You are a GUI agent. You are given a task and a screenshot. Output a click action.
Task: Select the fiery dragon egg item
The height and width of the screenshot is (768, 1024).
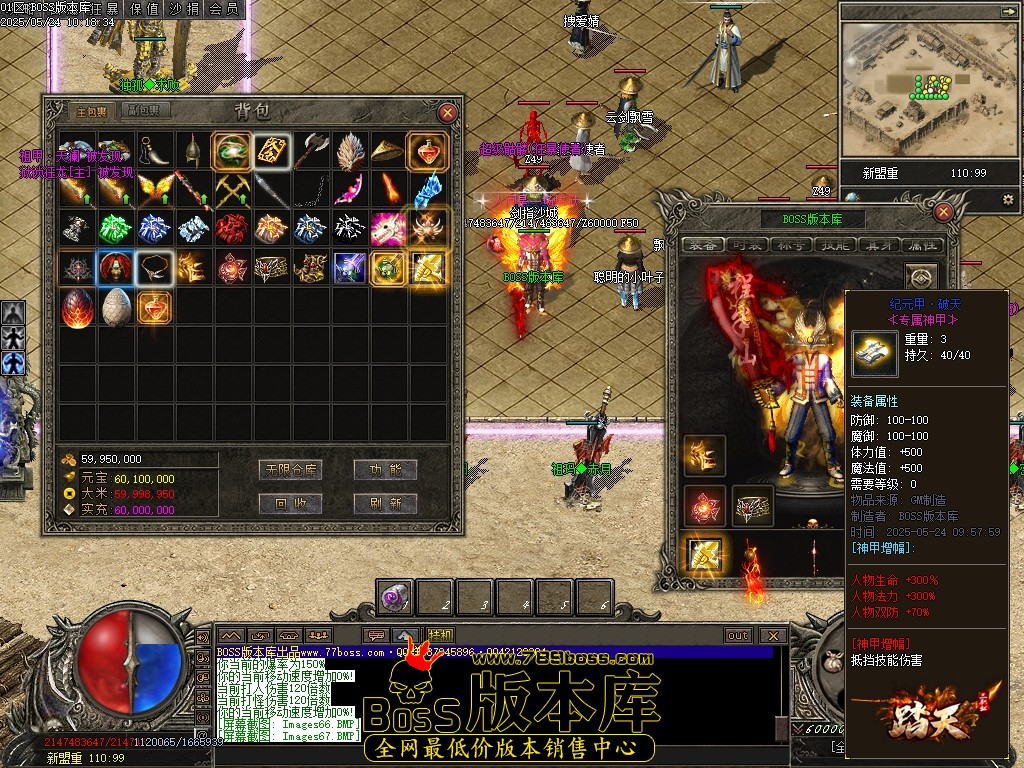pos(76,308)
